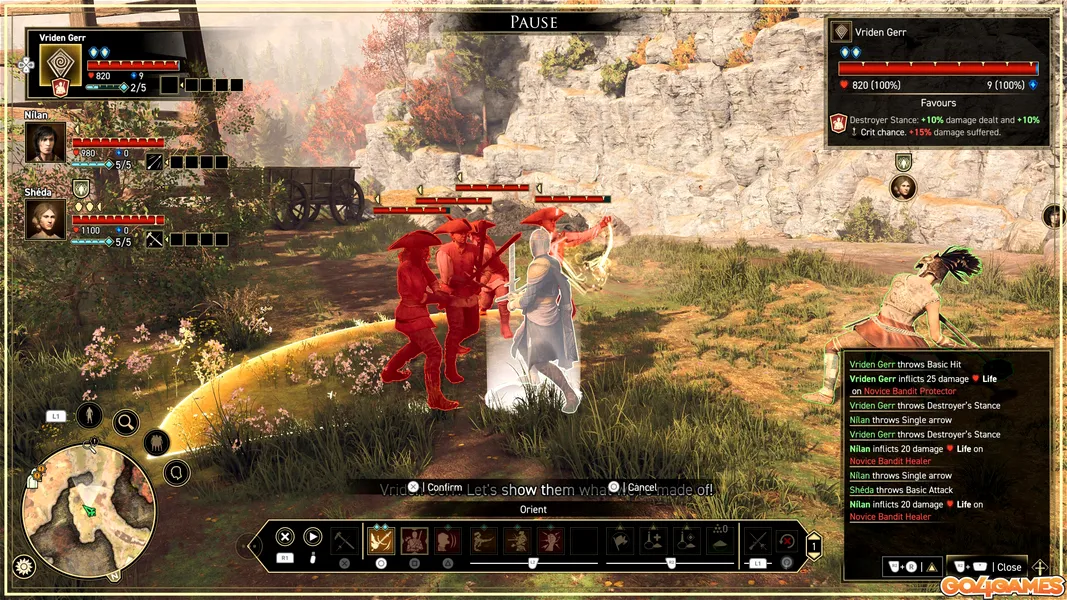Activate the glowing fist skill icon
This screenshot has width=1067, height=600.
[551, 541]
